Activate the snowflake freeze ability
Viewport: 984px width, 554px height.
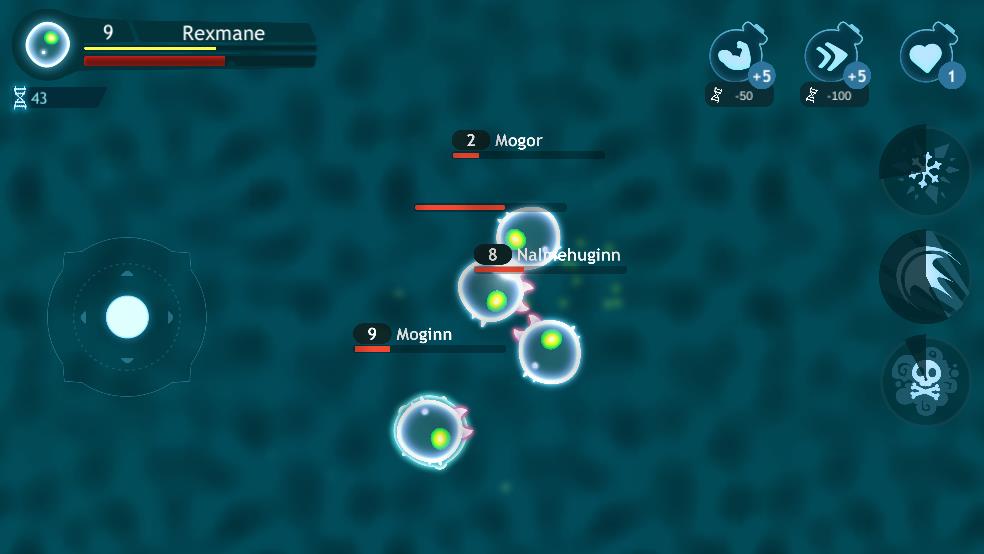(924, 171)
